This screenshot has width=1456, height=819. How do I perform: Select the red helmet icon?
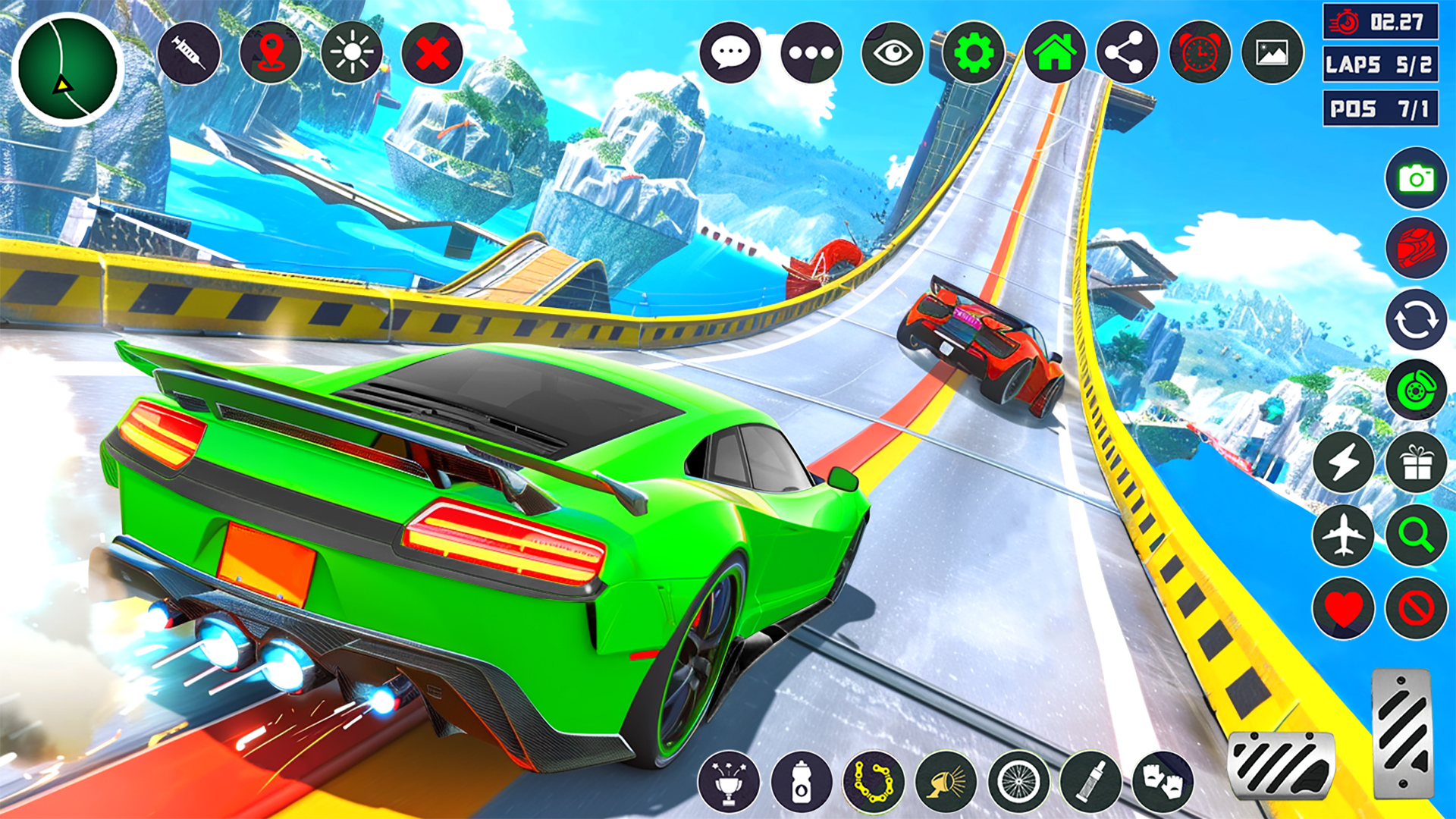pos(1416,248)
